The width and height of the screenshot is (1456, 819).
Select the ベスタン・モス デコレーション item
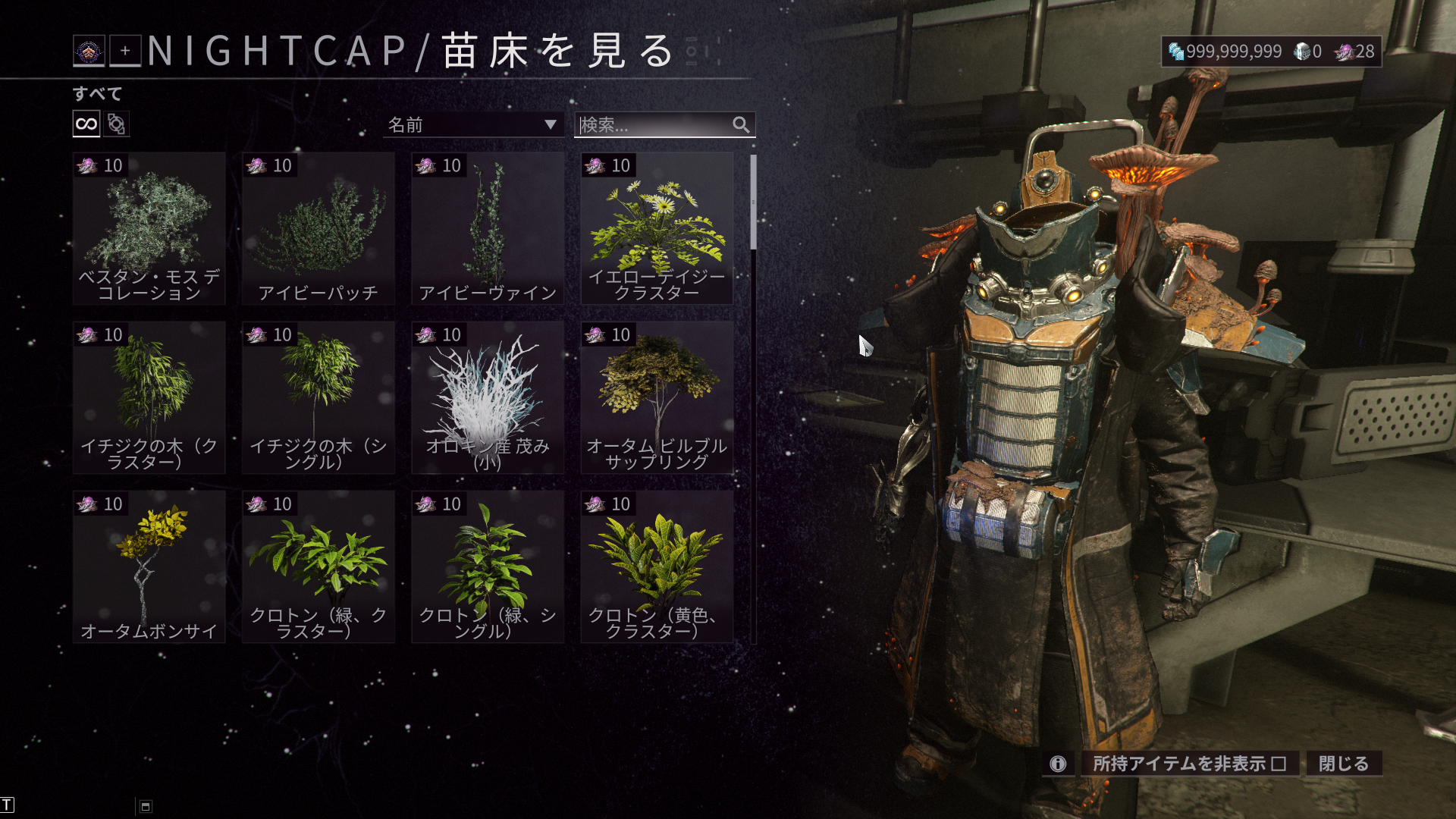(x=149, y=228)
